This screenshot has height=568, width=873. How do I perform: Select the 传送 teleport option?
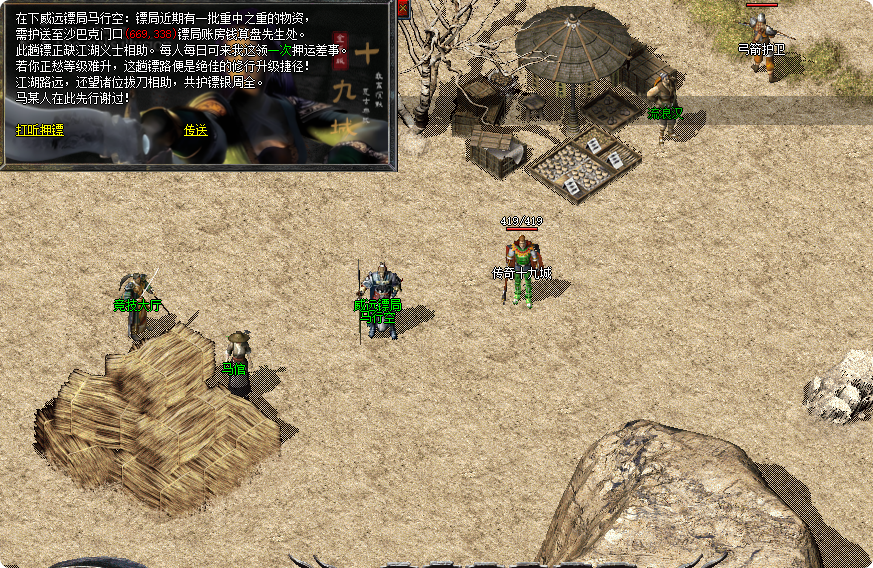click(195, 130)
